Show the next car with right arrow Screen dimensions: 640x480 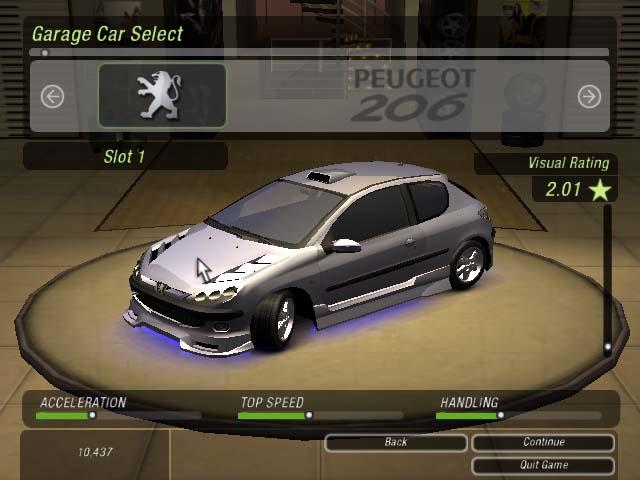coord(589,96)
